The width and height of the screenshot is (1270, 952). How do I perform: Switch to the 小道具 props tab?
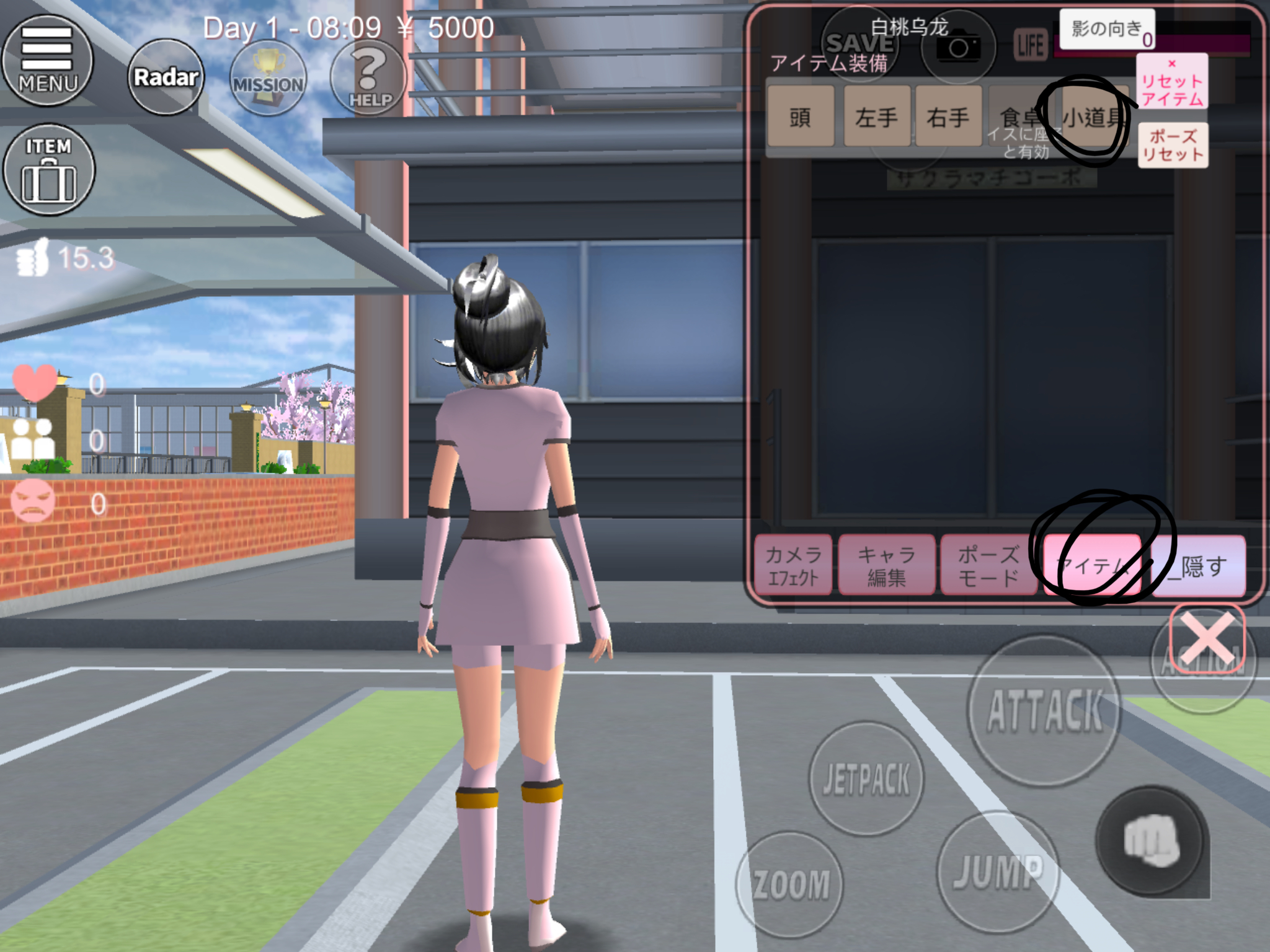click(x=1093, y=117)
